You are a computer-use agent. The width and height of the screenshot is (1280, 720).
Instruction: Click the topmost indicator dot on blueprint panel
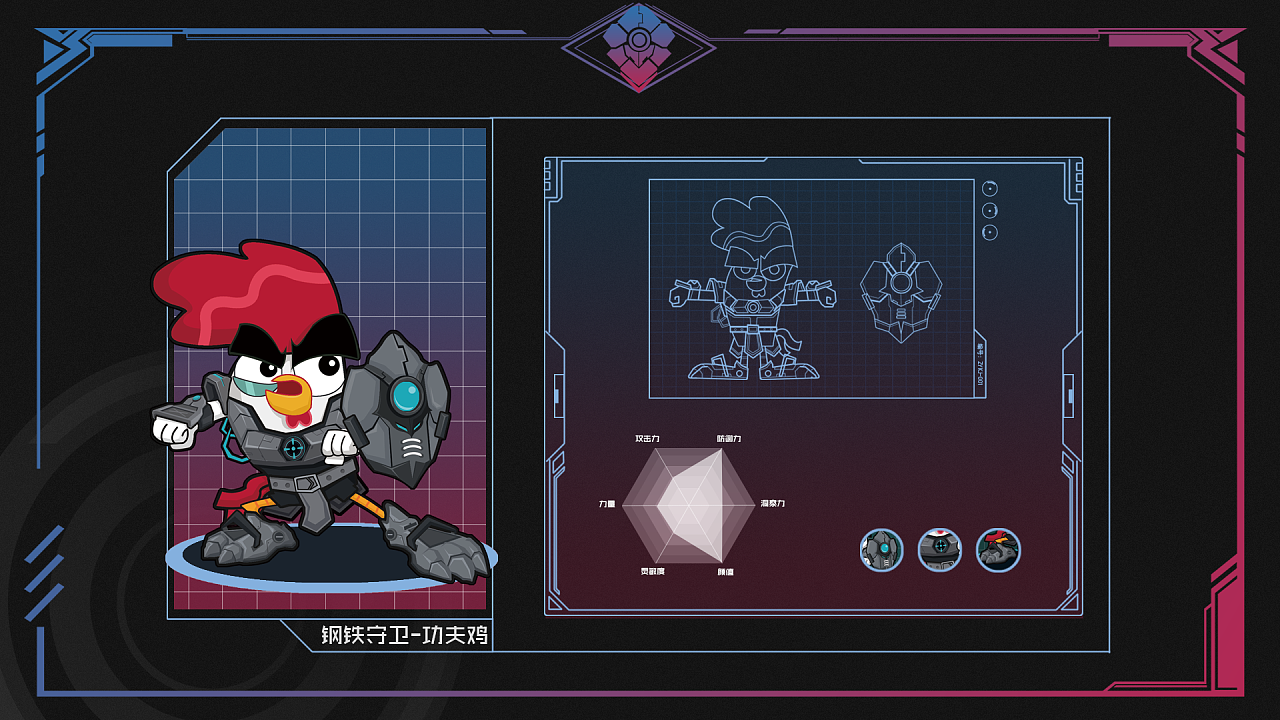pos(989,191)
